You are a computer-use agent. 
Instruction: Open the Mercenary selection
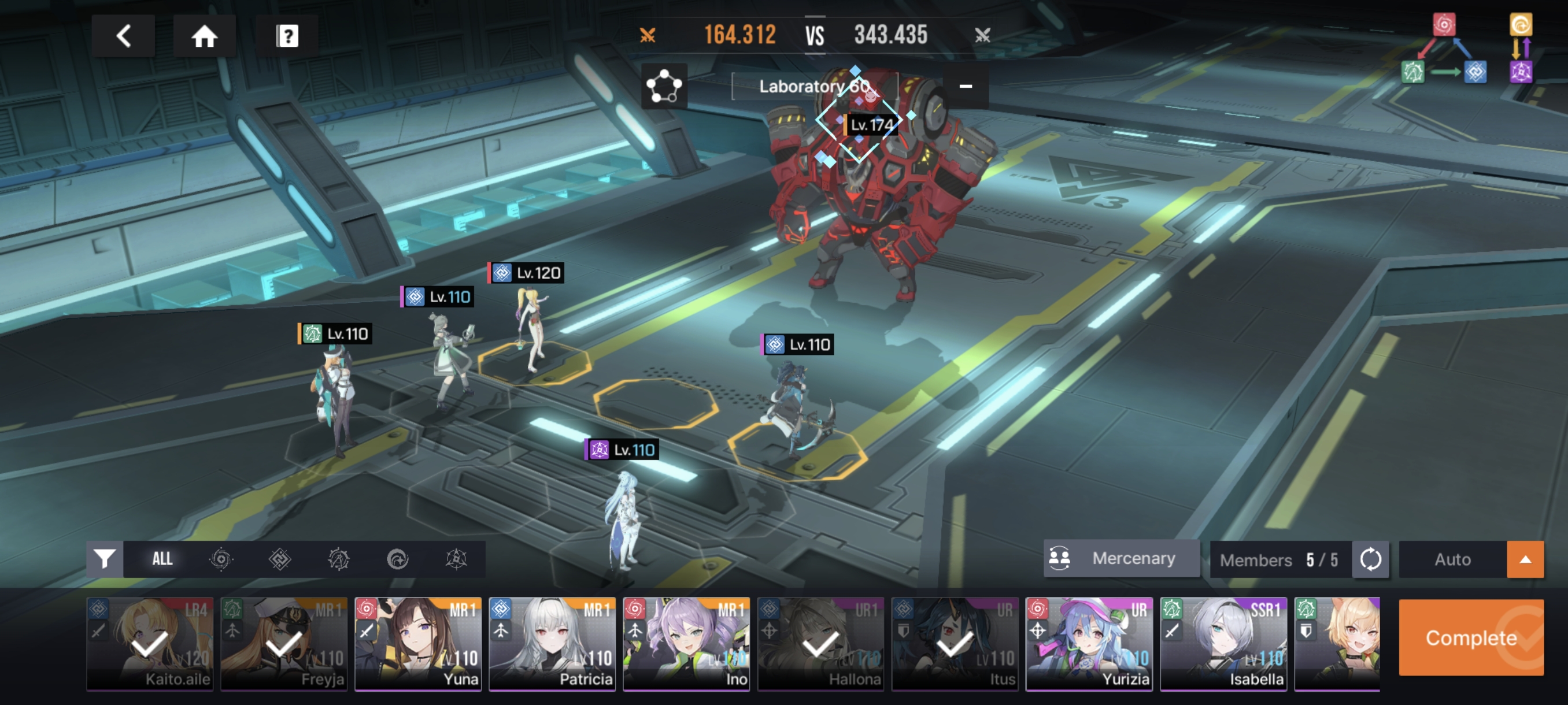coord(1121,558)
